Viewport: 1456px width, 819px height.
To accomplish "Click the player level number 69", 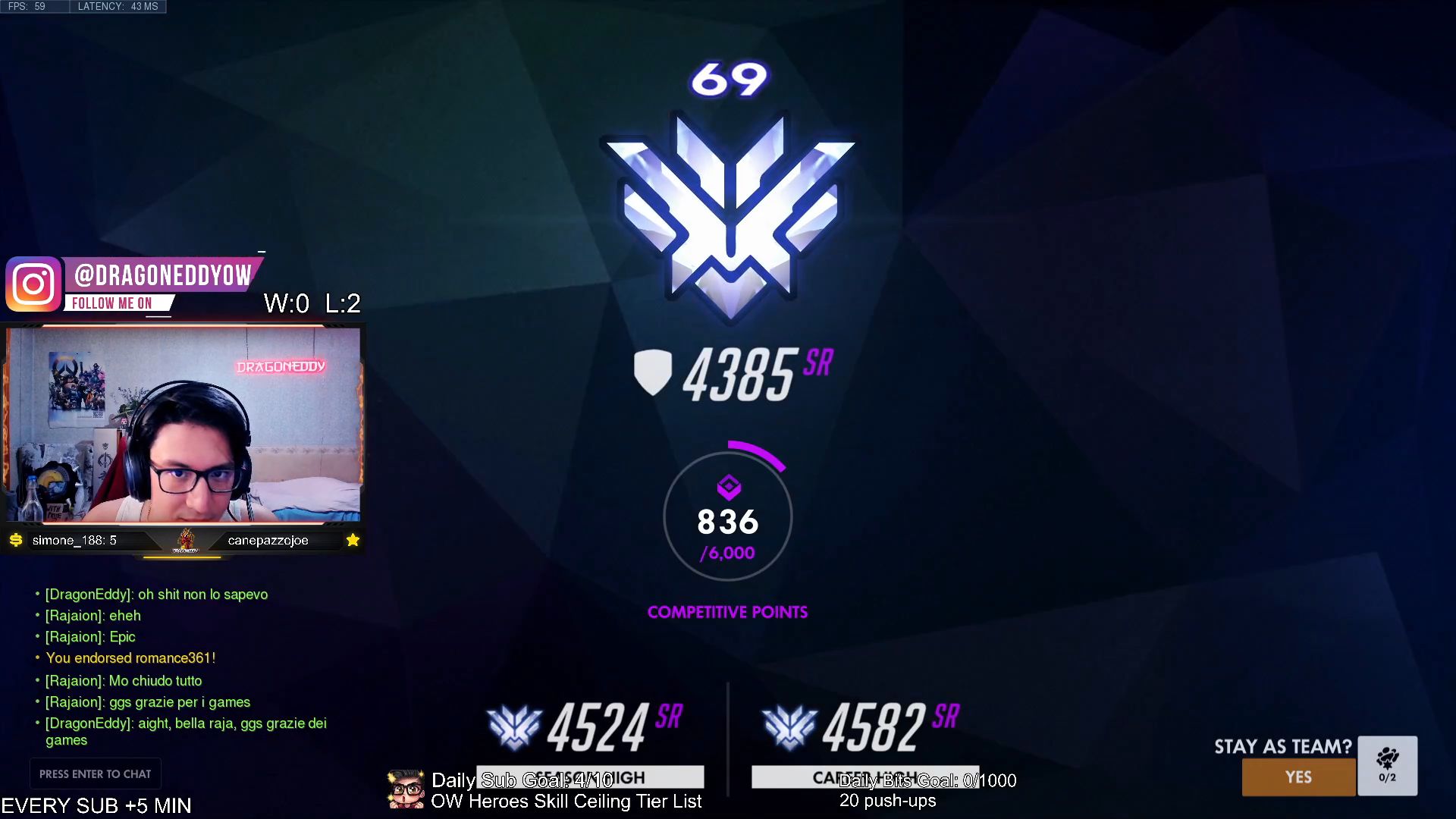I will (x=726, y=76).
